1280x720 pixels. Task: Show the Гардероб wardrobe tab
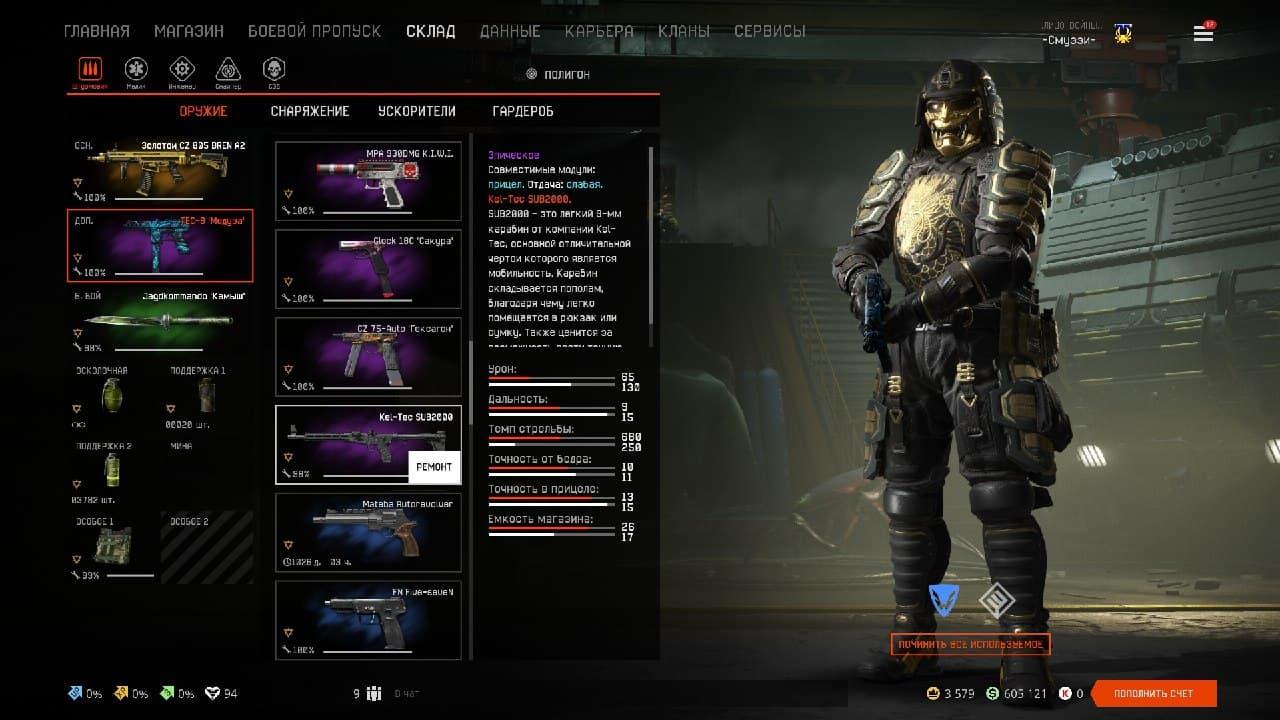click(523, 111)
